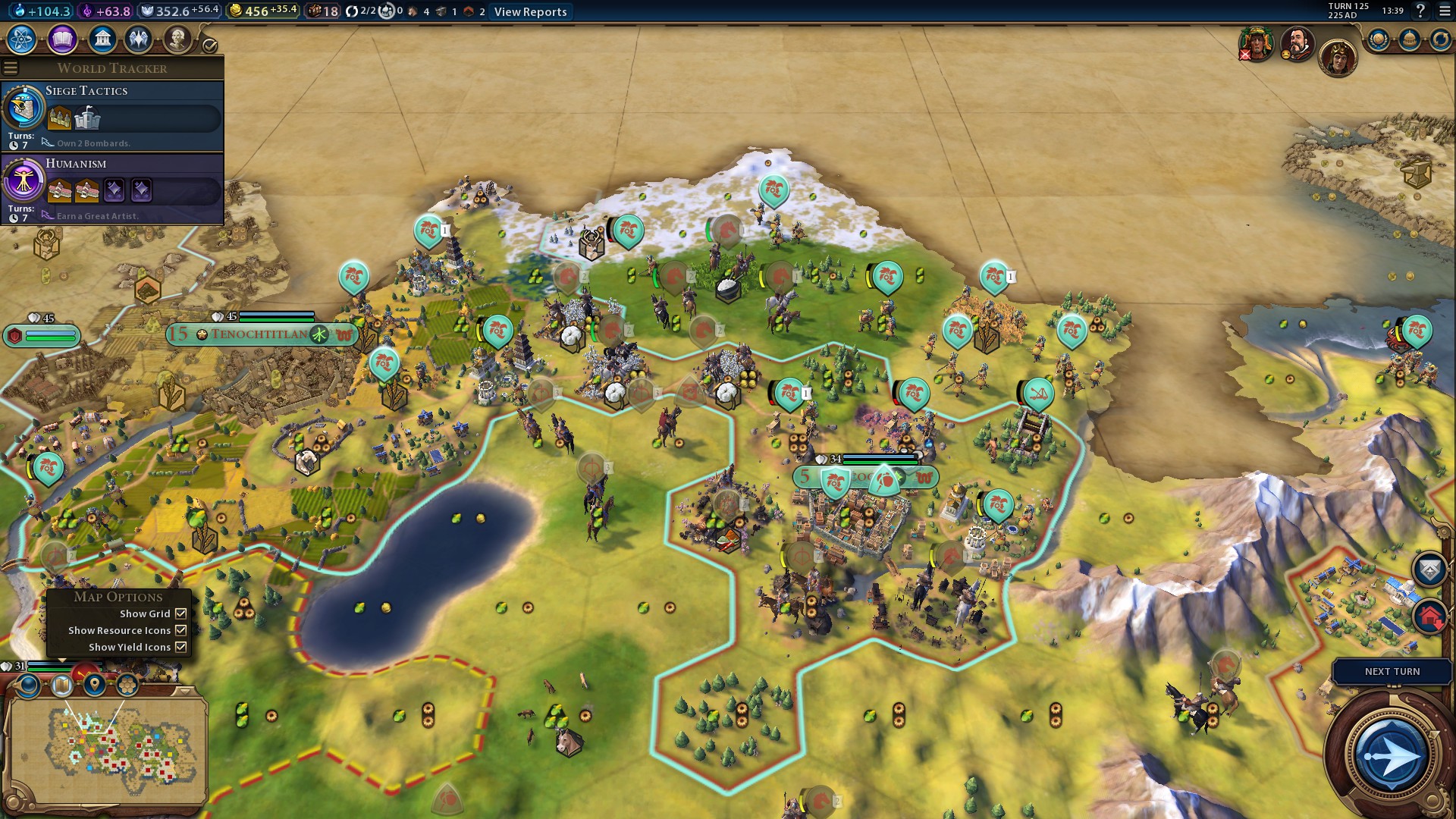Click the map pin button above minimap

tap(95, 685)
